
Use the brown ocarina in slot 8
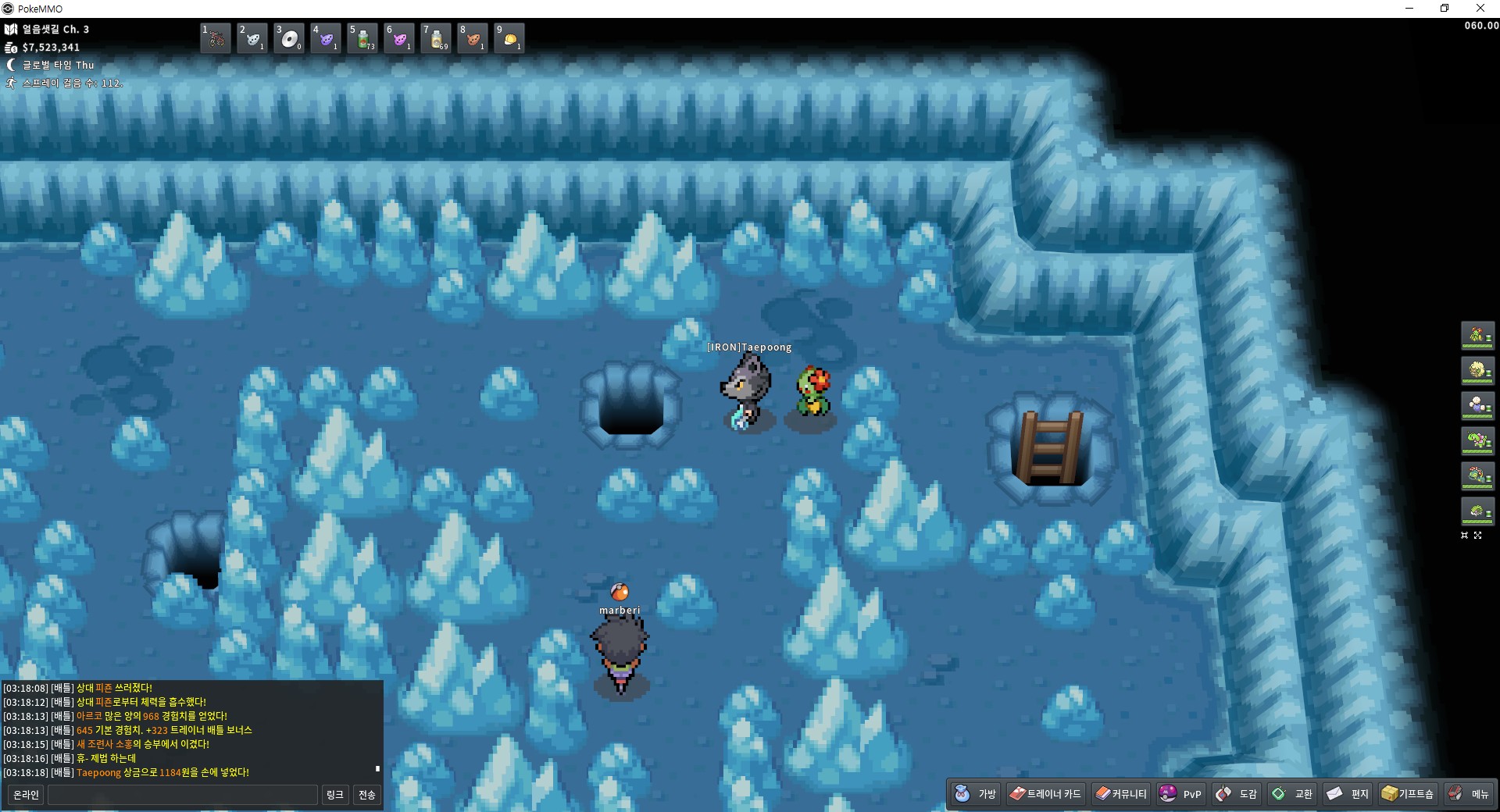tap(473, 38)
